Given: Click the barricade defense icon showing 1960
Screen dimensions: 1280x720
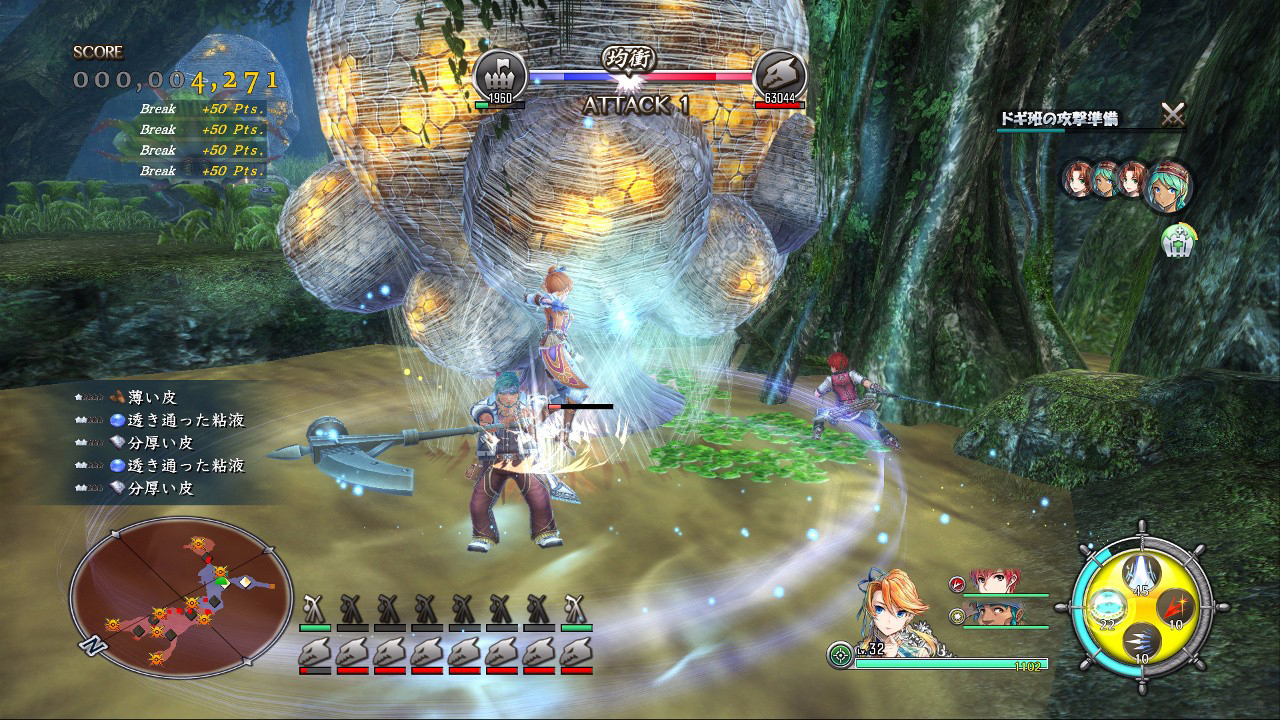Looking at the screenshot, I should [x=499, y=74].
